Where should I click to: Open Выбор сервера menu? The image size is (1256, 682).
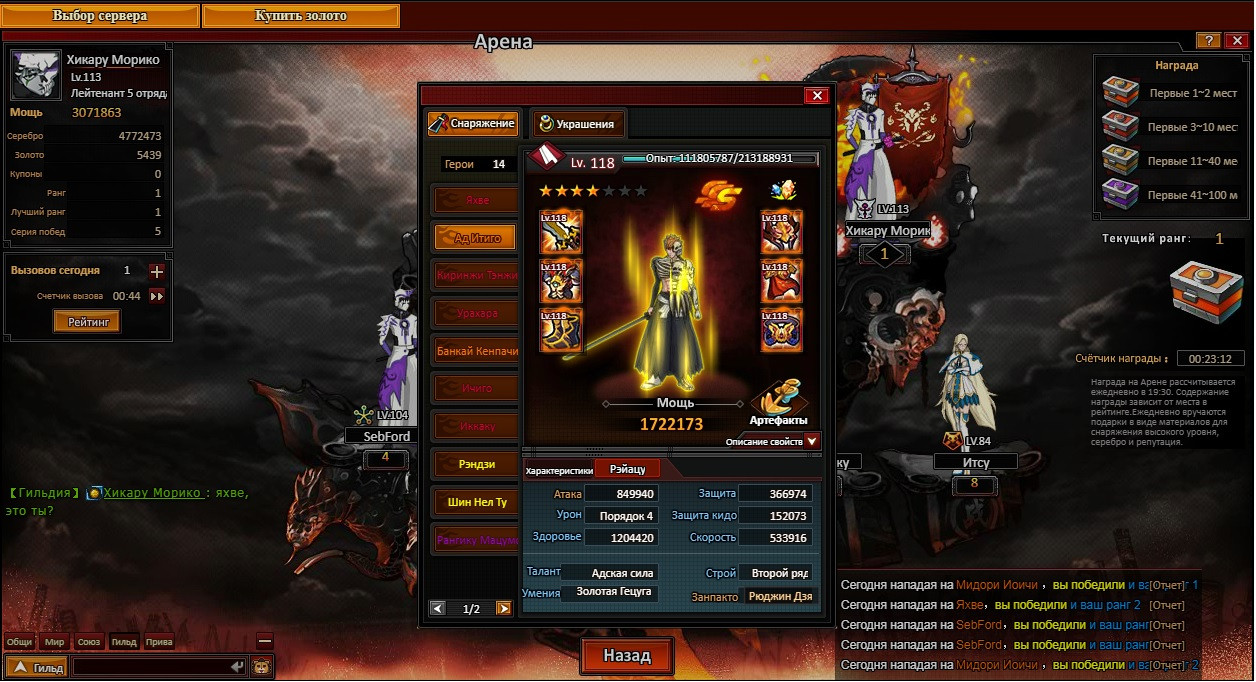click(100, 16)
